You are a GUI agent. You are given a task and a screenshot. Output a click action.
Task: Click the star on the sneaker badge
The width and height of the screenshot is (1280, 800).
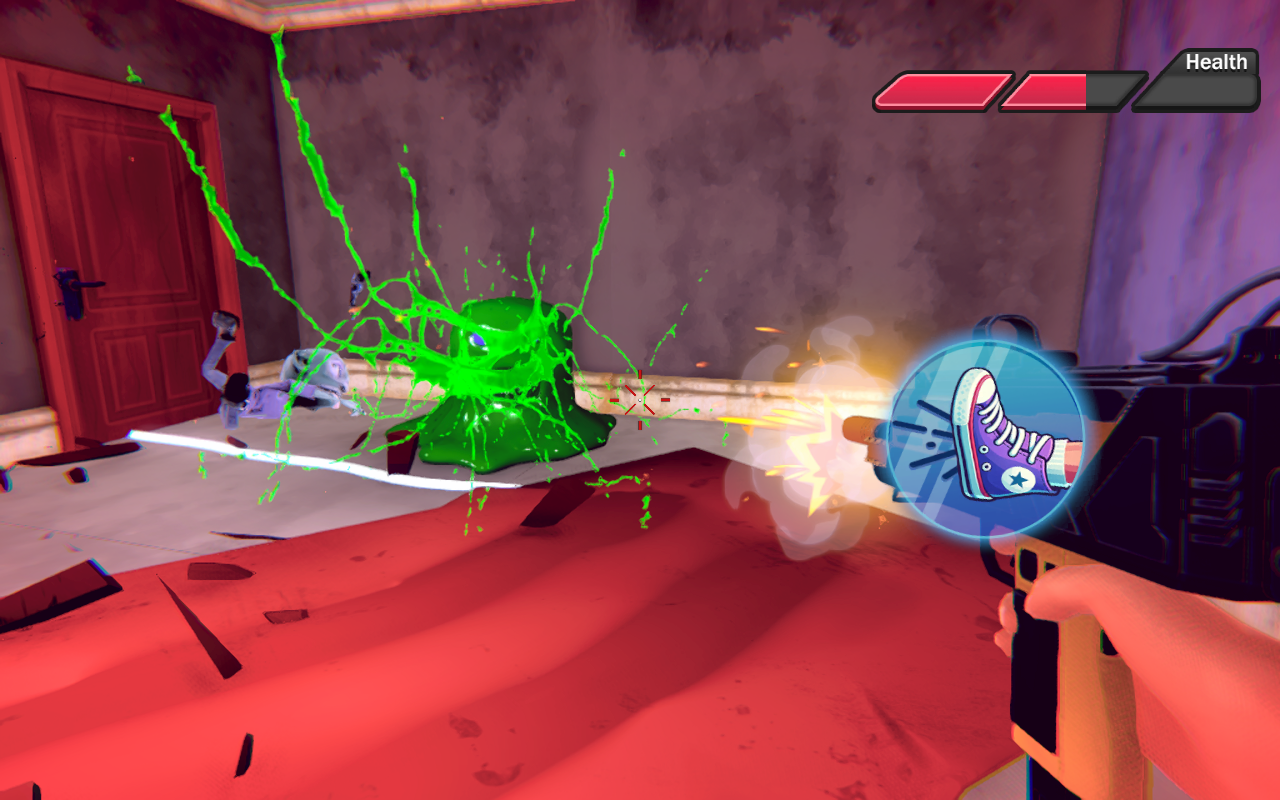[1018, 480]
